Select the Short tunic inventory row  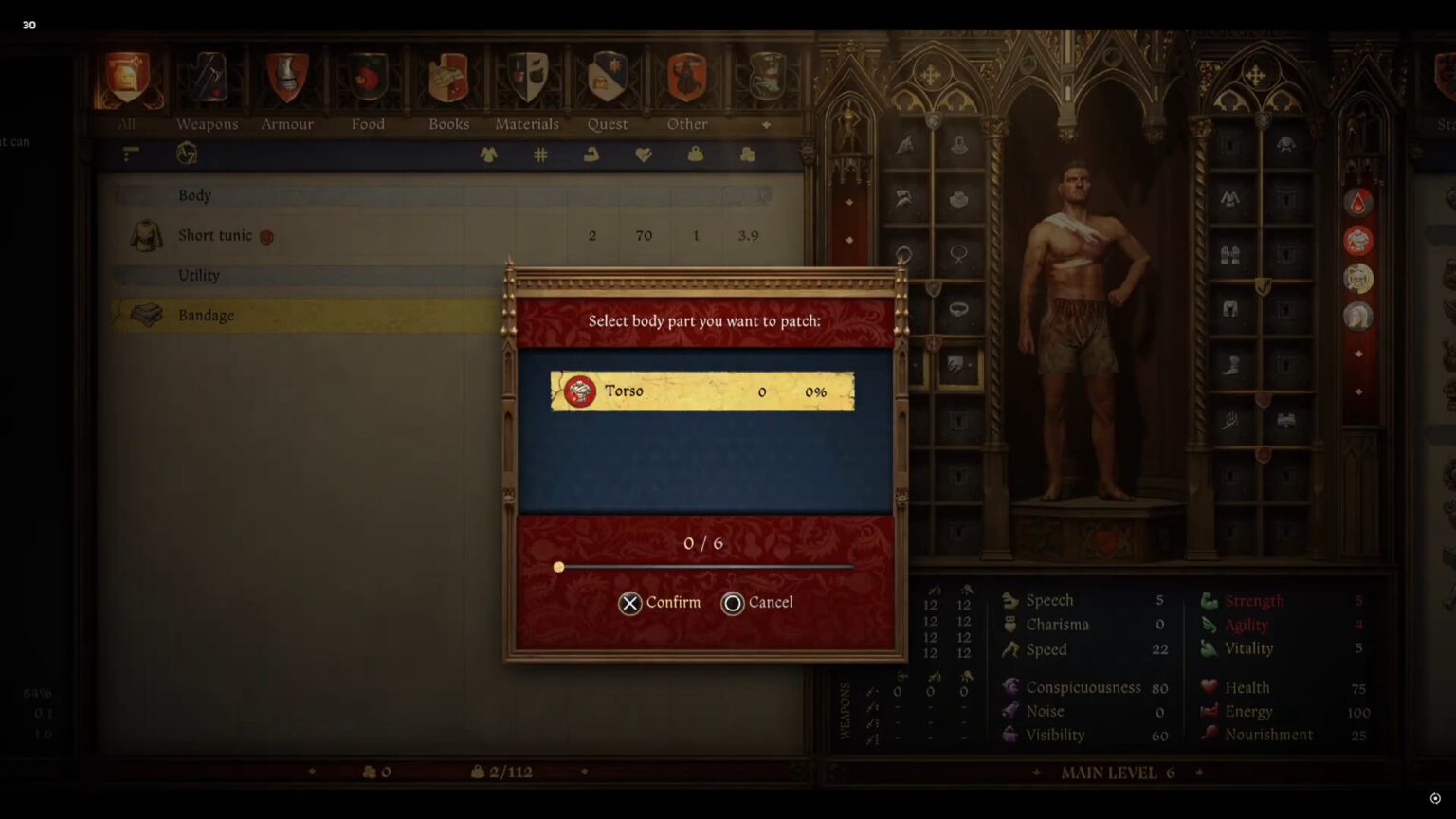click(x=284, y=235)
